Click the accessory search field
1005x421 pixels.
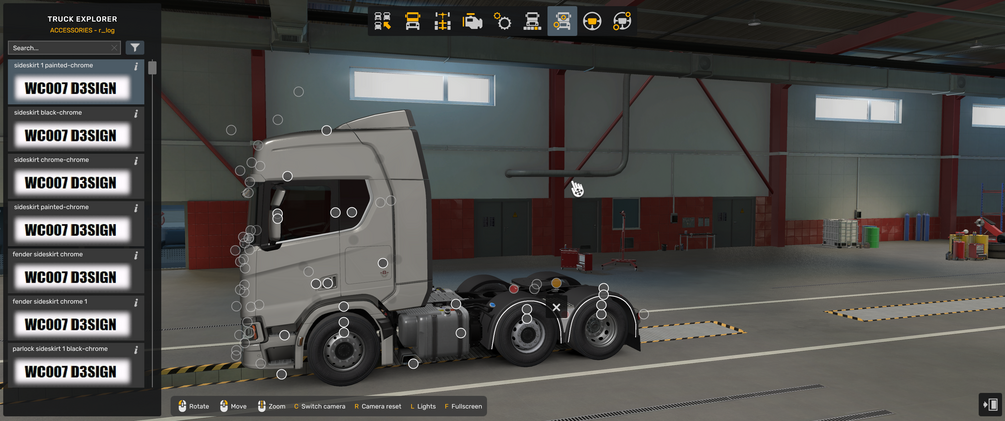[x=60, y=48]
